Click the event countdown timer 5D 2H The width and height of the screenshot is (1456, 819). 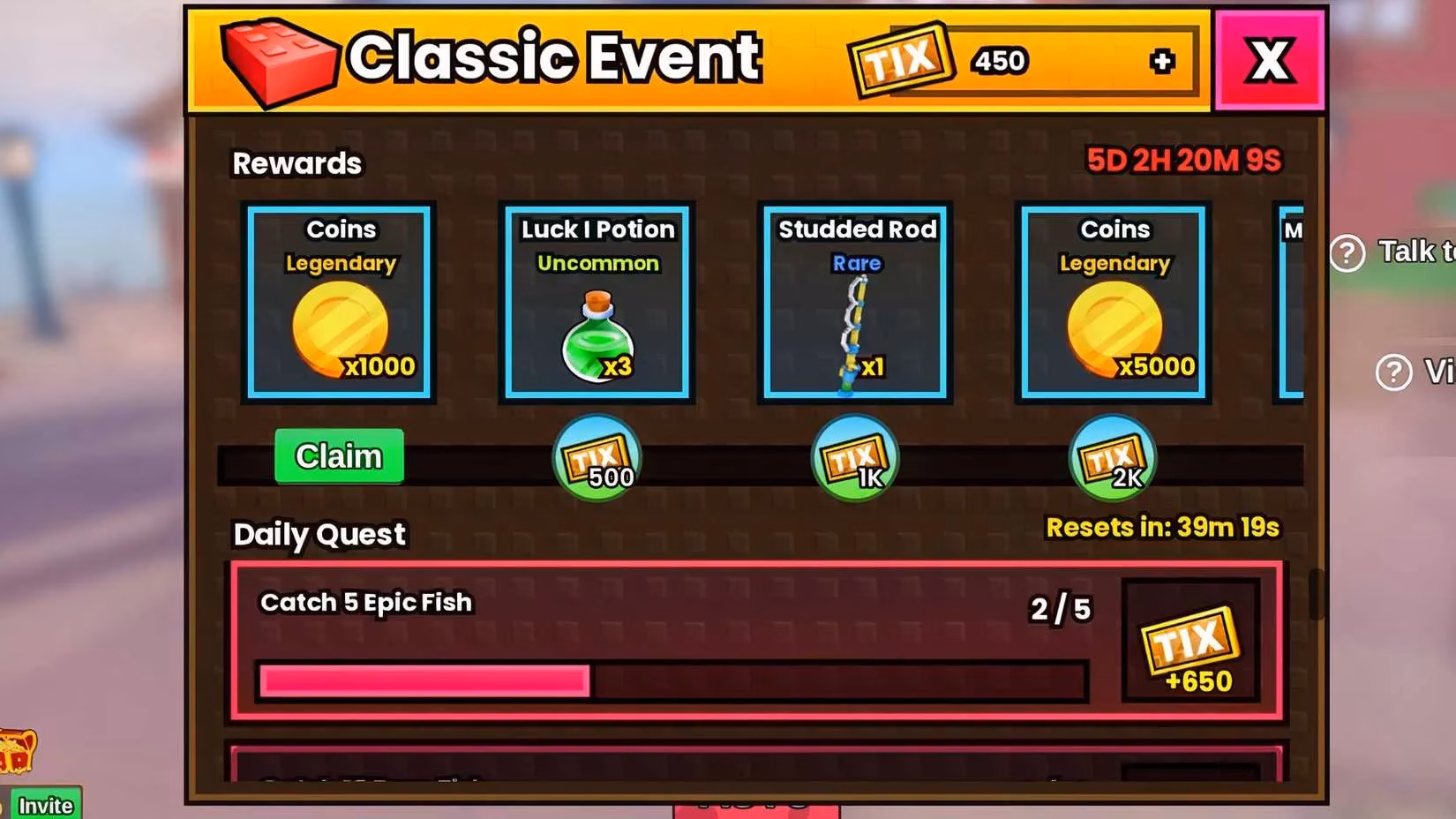[1182, 161]
